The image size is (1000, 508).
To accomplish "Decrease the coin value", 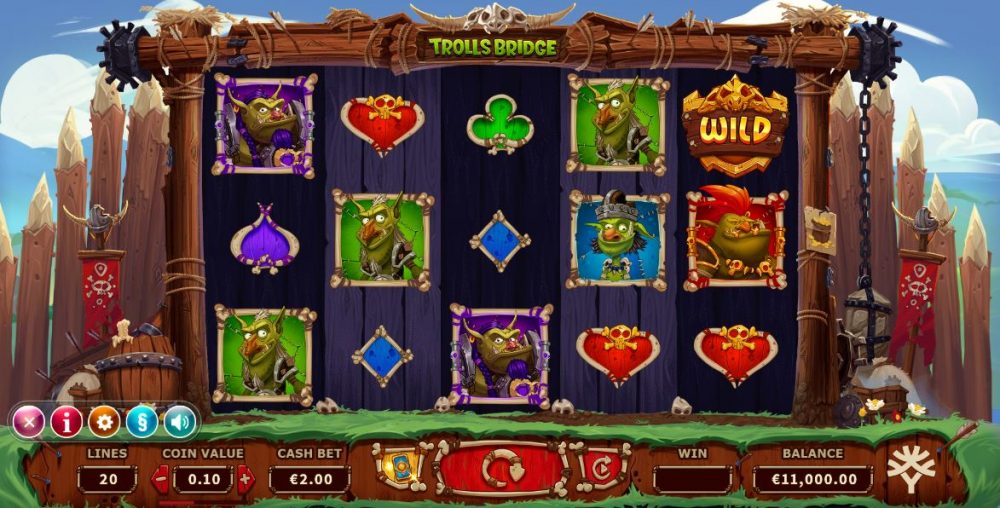I will point(160,480).
